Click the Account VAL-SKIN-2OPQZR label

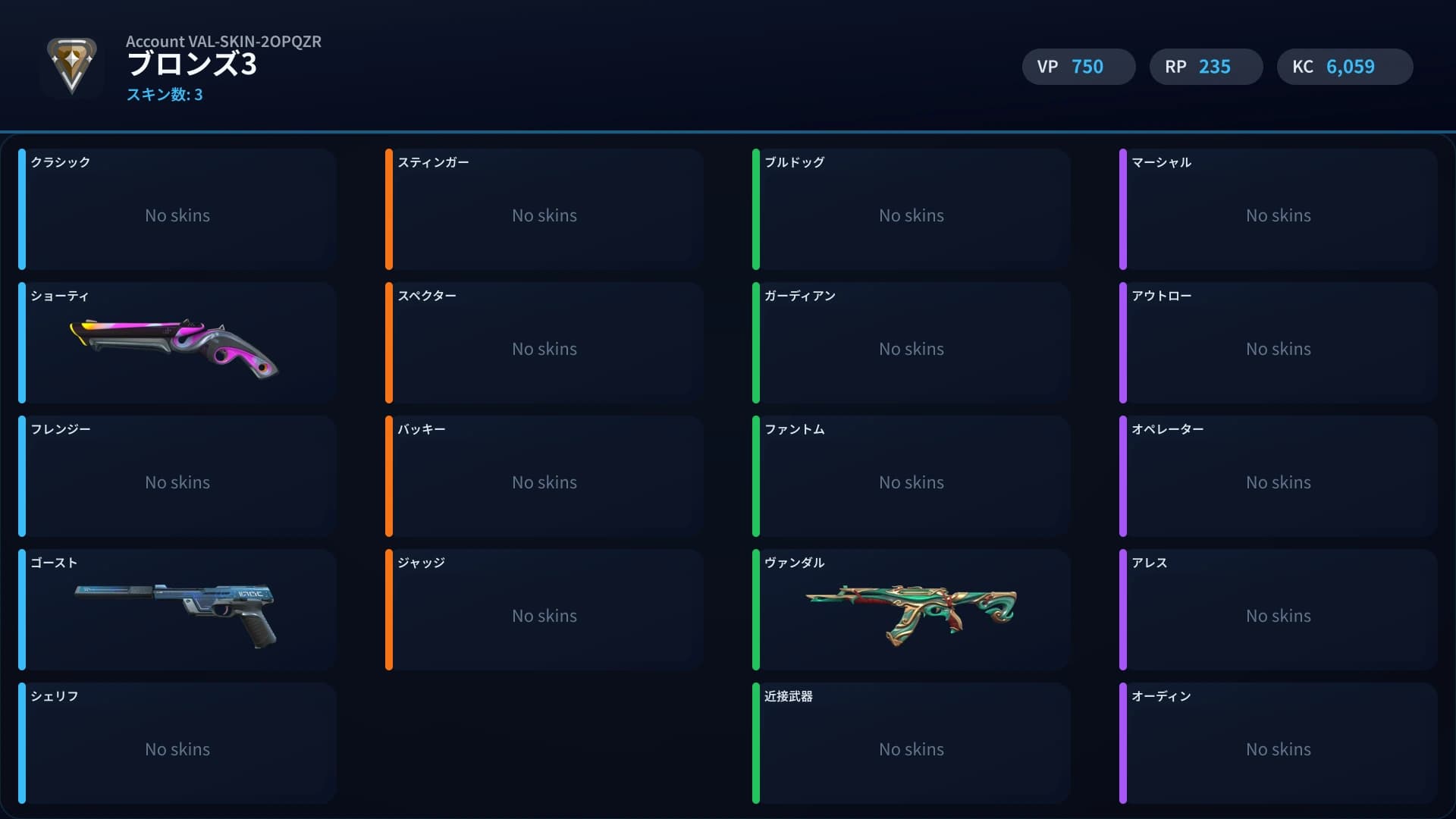tap(224, 42)
